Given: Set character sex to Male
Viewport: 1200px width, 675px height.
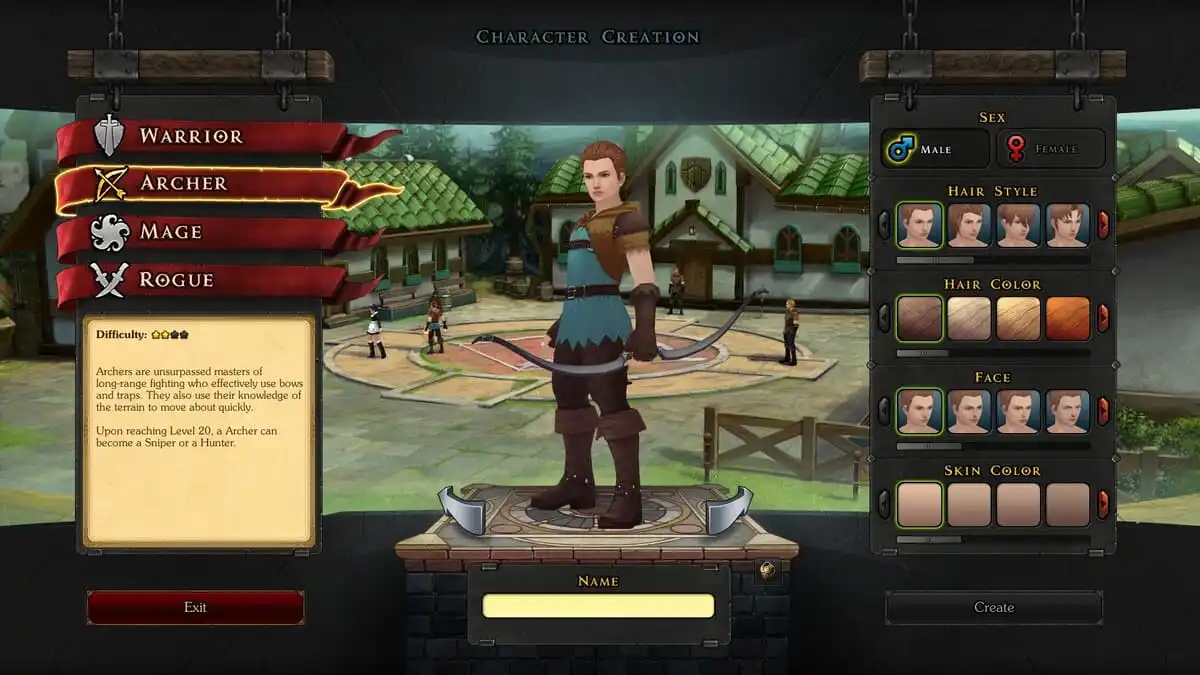Looking at the screenshot, I should [935, 149].
